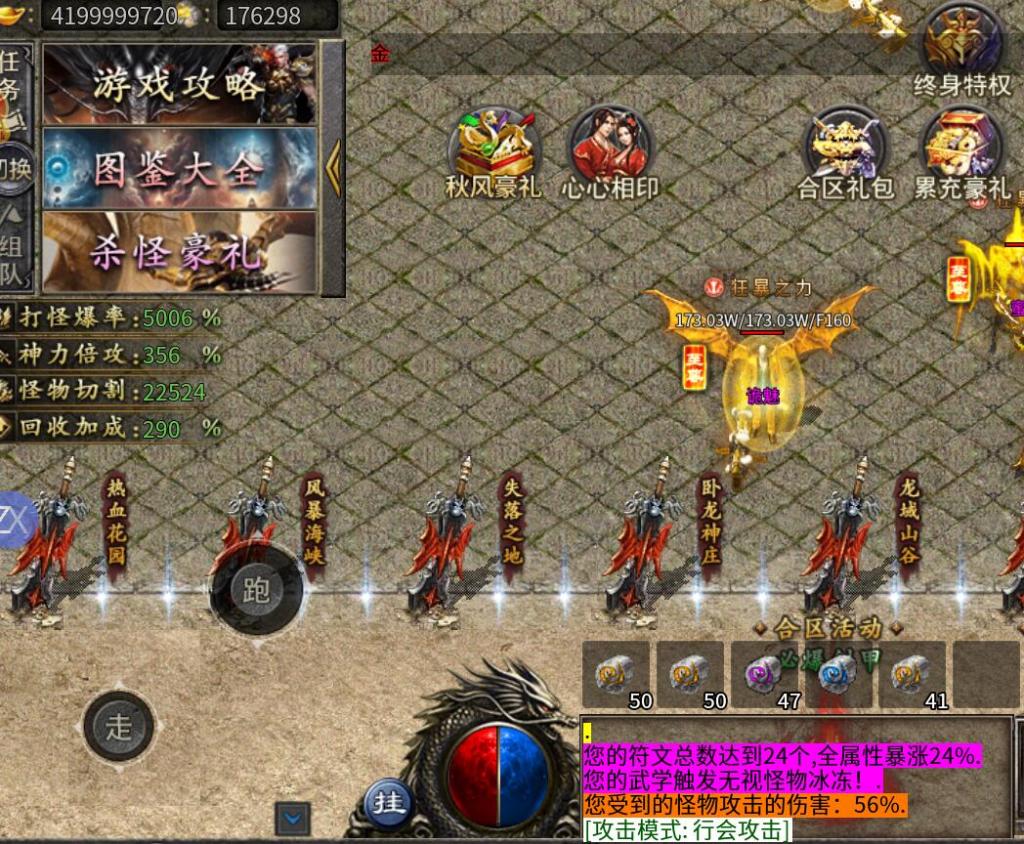Open the 图鉴大全 codex banner

179,168
